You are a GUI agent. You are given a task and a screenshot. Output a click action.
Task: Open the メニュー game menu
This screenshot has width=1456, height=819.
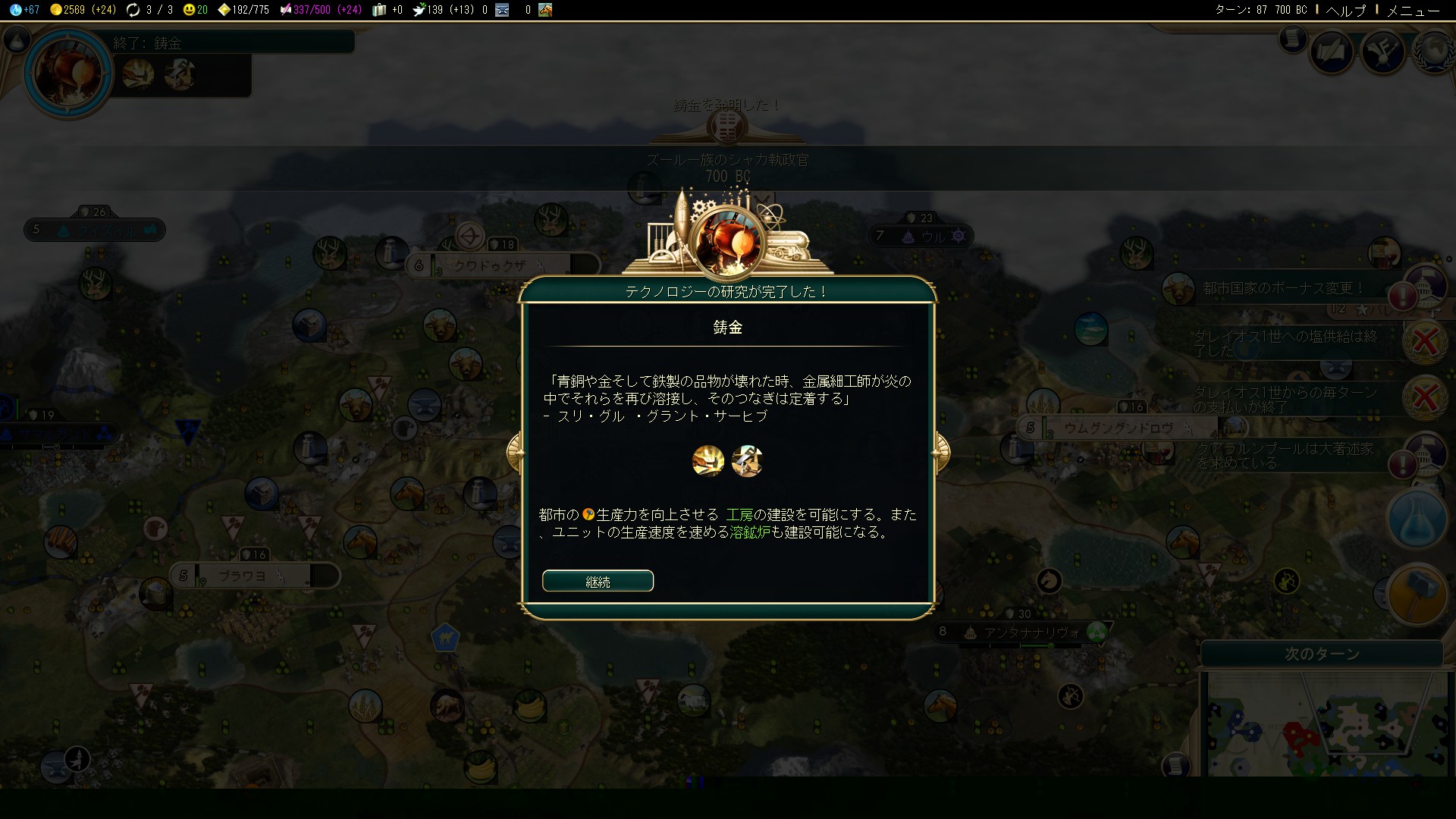(x=1413, y=10)
